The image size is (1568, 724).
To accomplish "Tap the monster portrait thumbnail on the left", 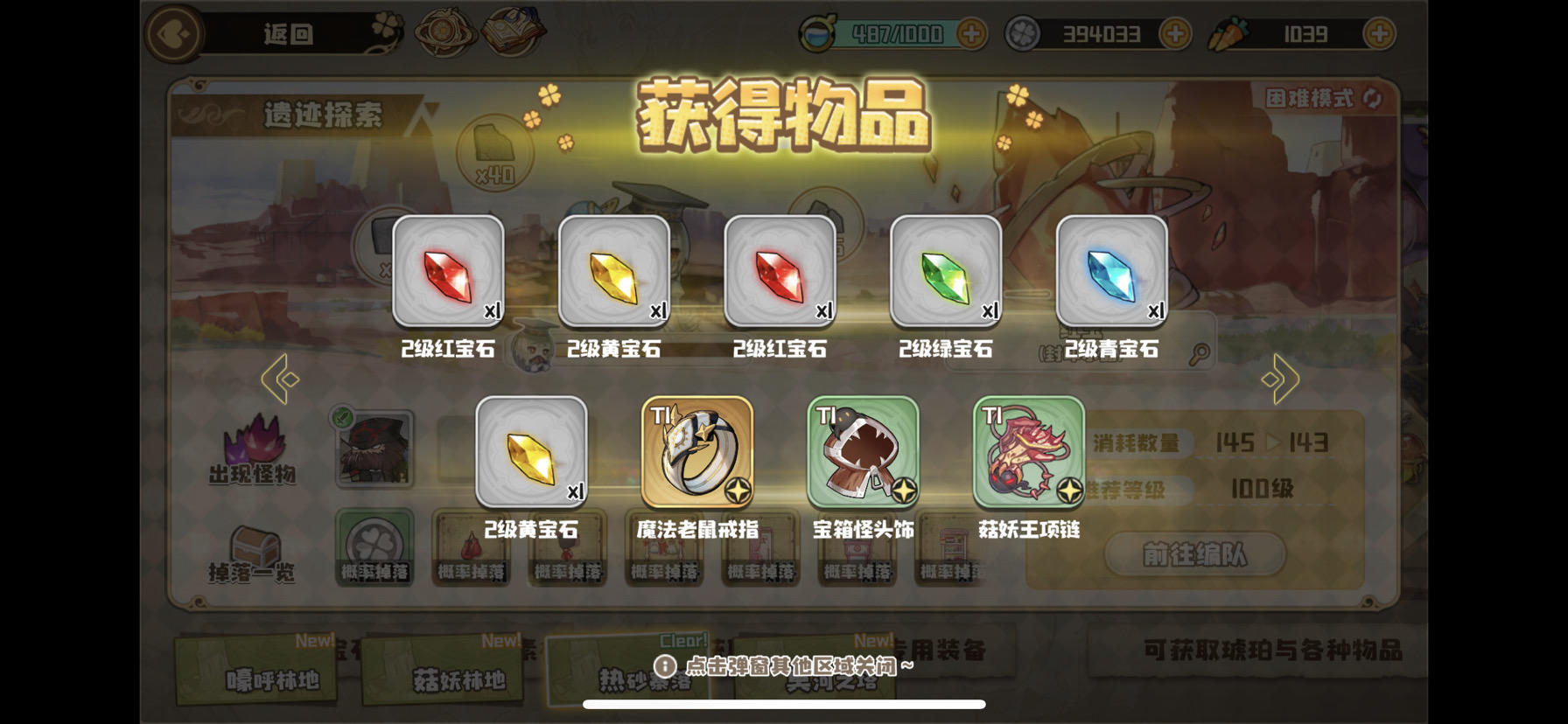I will click(x=373, y=448).
